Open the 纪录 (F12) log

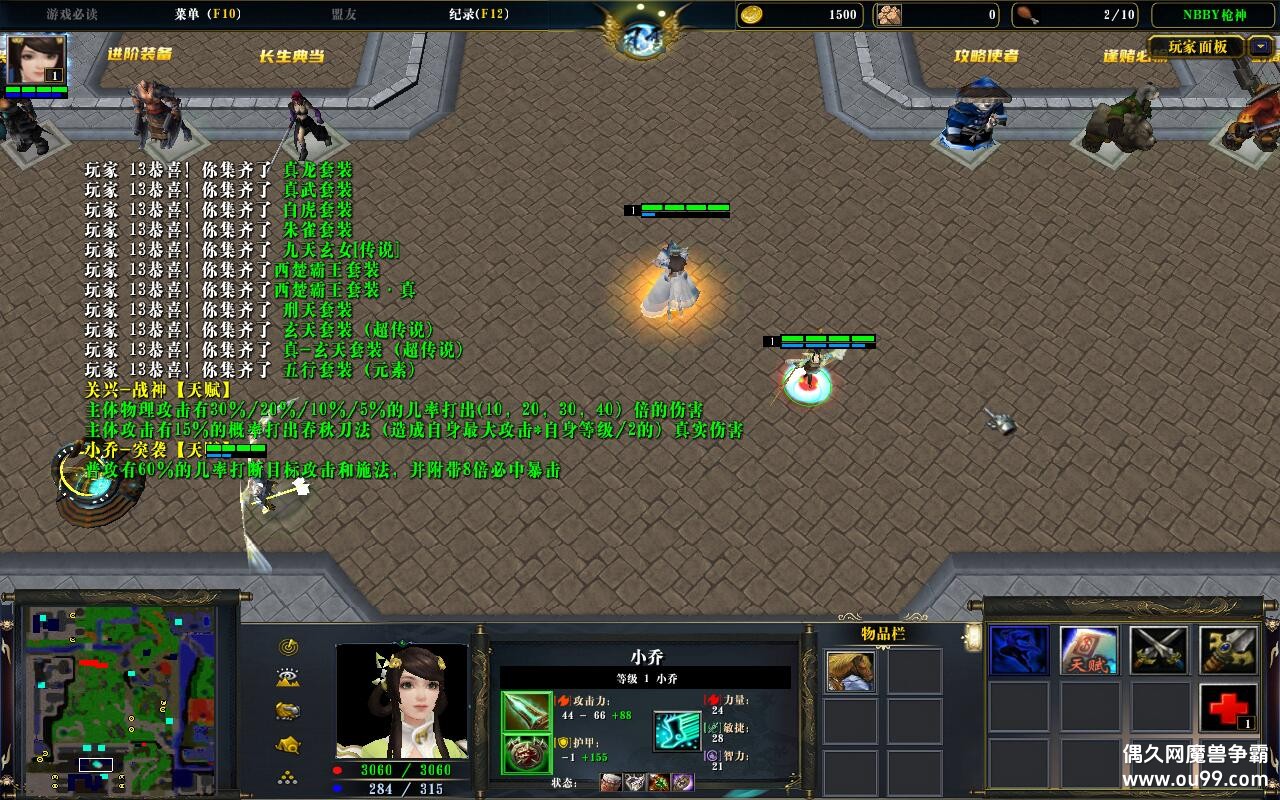[479, 14]
